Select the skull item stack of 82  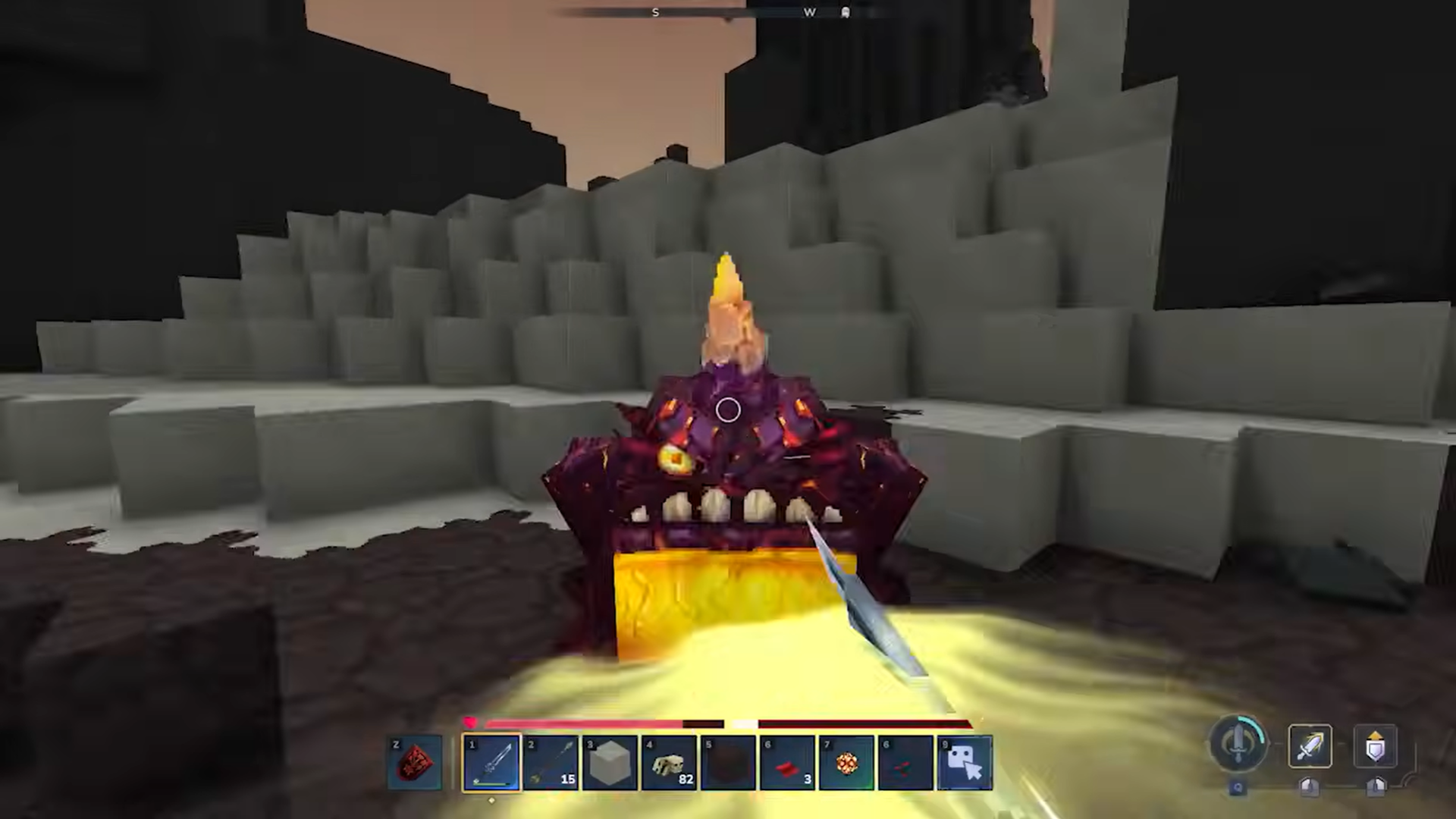pos(669,761)
